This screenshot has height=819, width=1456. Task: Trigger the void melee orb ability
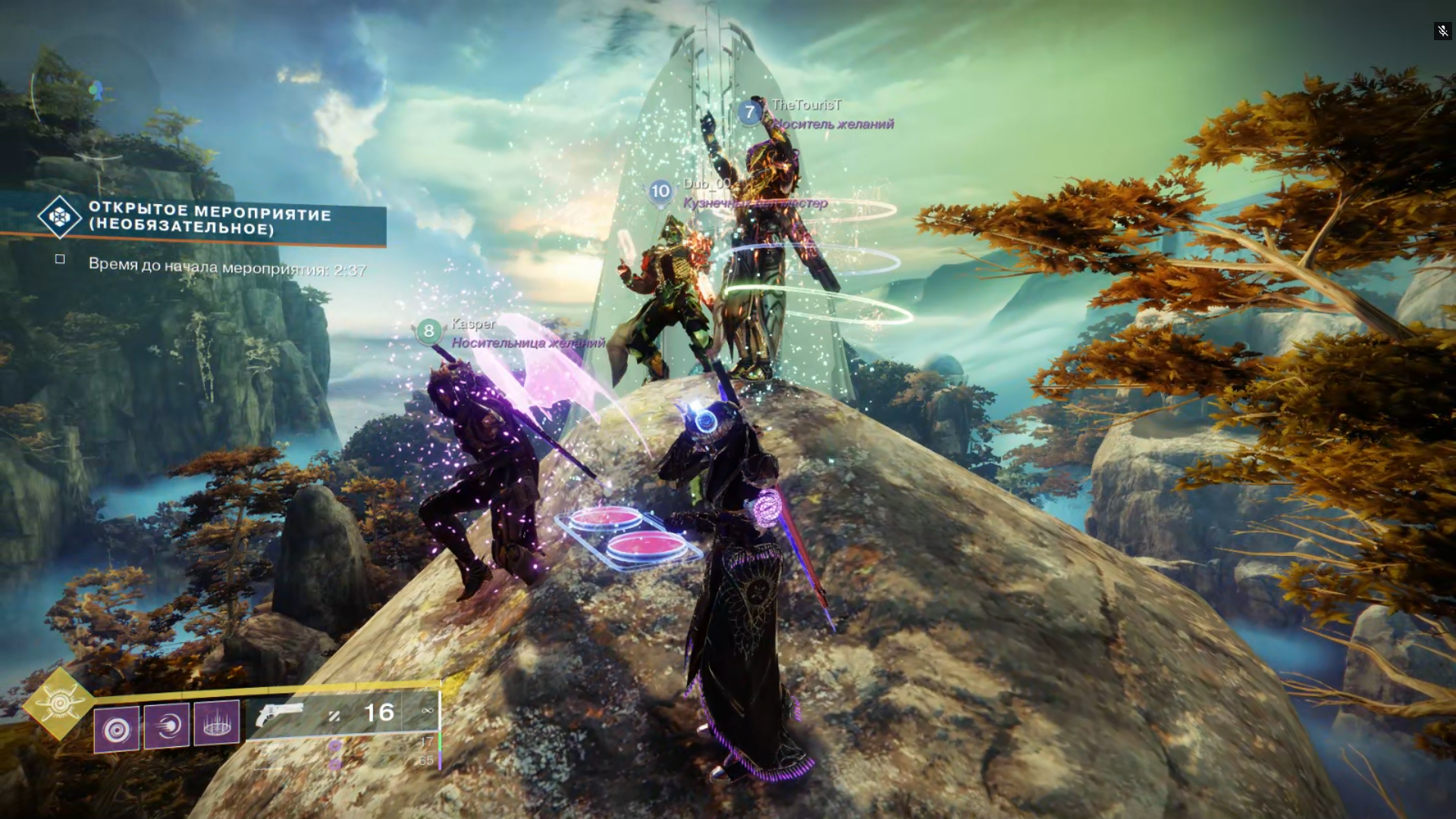point(167,725)
